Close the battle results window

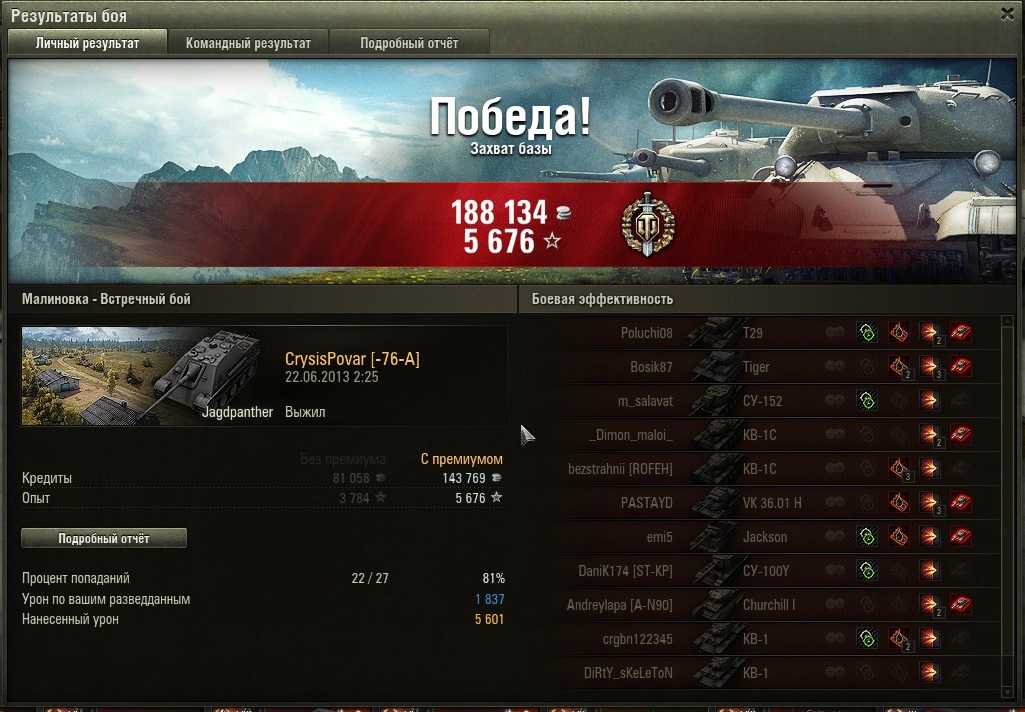(x=1007, y=15)
